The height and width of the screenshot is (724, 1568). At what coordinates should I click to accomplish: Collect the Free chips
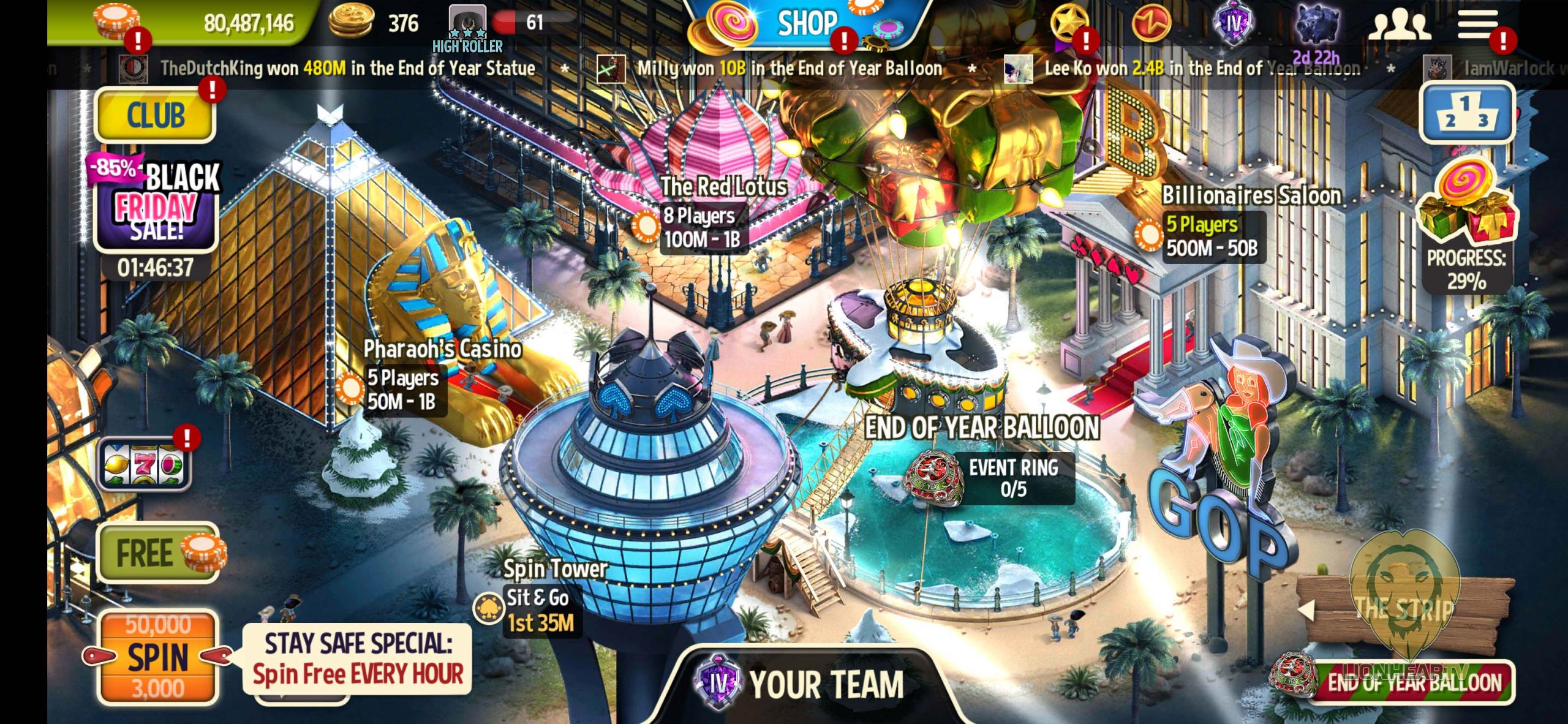point(158,552)
